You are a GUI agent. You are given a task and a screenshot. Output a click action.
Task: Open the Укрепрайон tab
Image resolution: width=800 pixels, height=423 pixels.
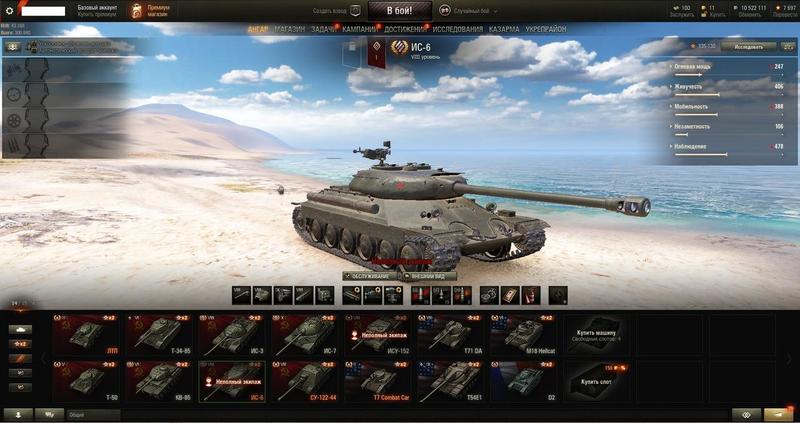(x=545, y=30)
